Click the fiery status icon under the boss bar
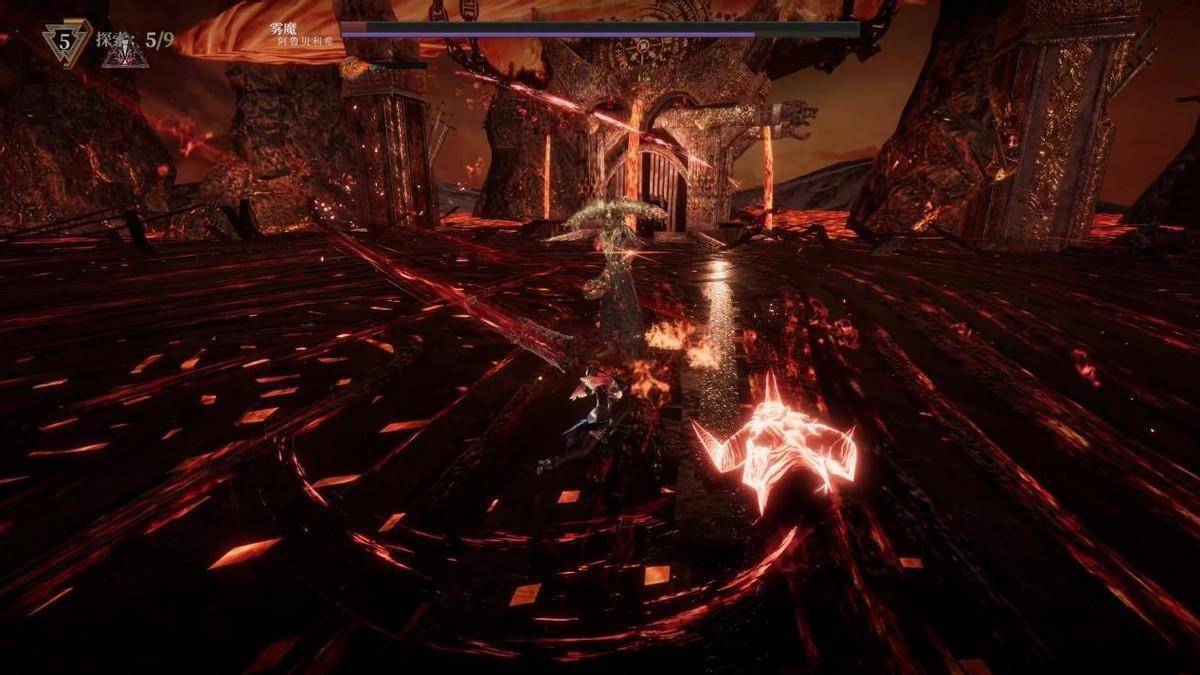The image size is (1200, 675). pos(352,67)
